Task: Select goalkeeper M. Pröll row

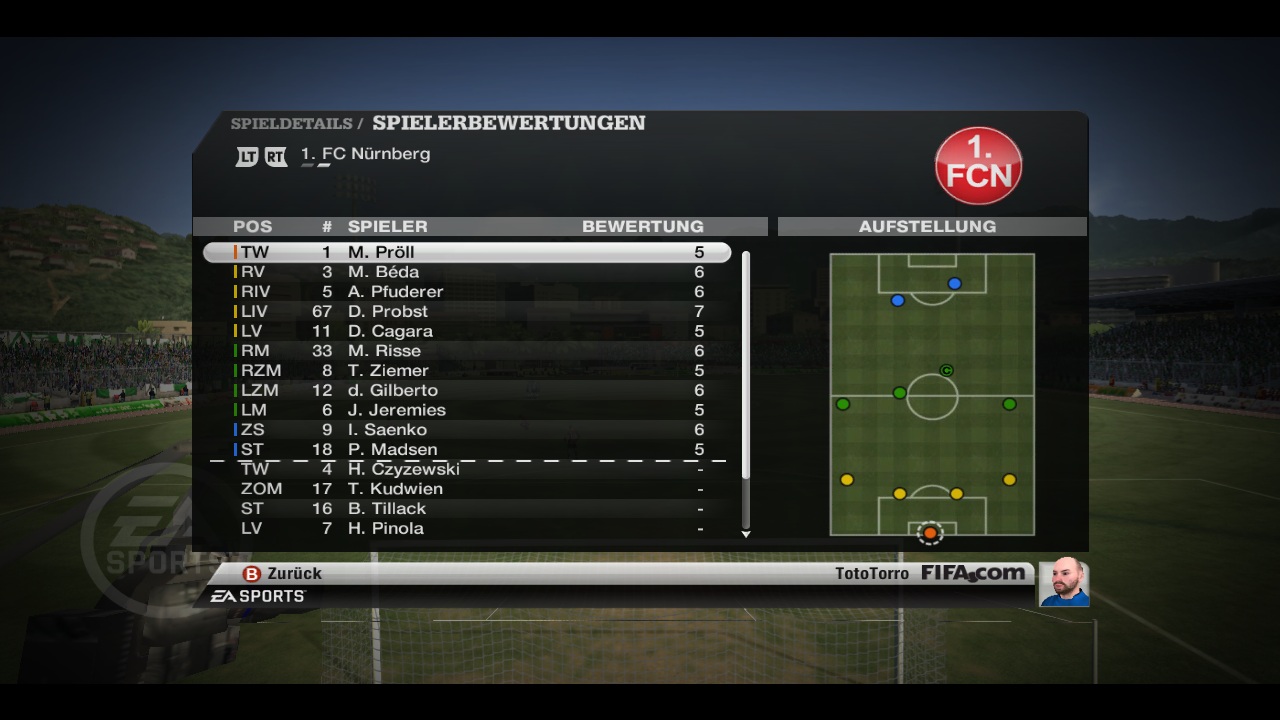Action: [x=467, y=252]
